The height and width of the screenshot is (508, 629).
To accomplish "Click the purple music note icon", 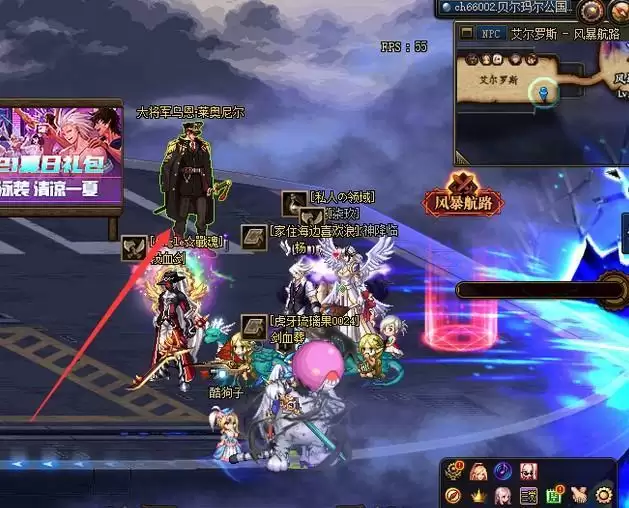I will 503,470.
